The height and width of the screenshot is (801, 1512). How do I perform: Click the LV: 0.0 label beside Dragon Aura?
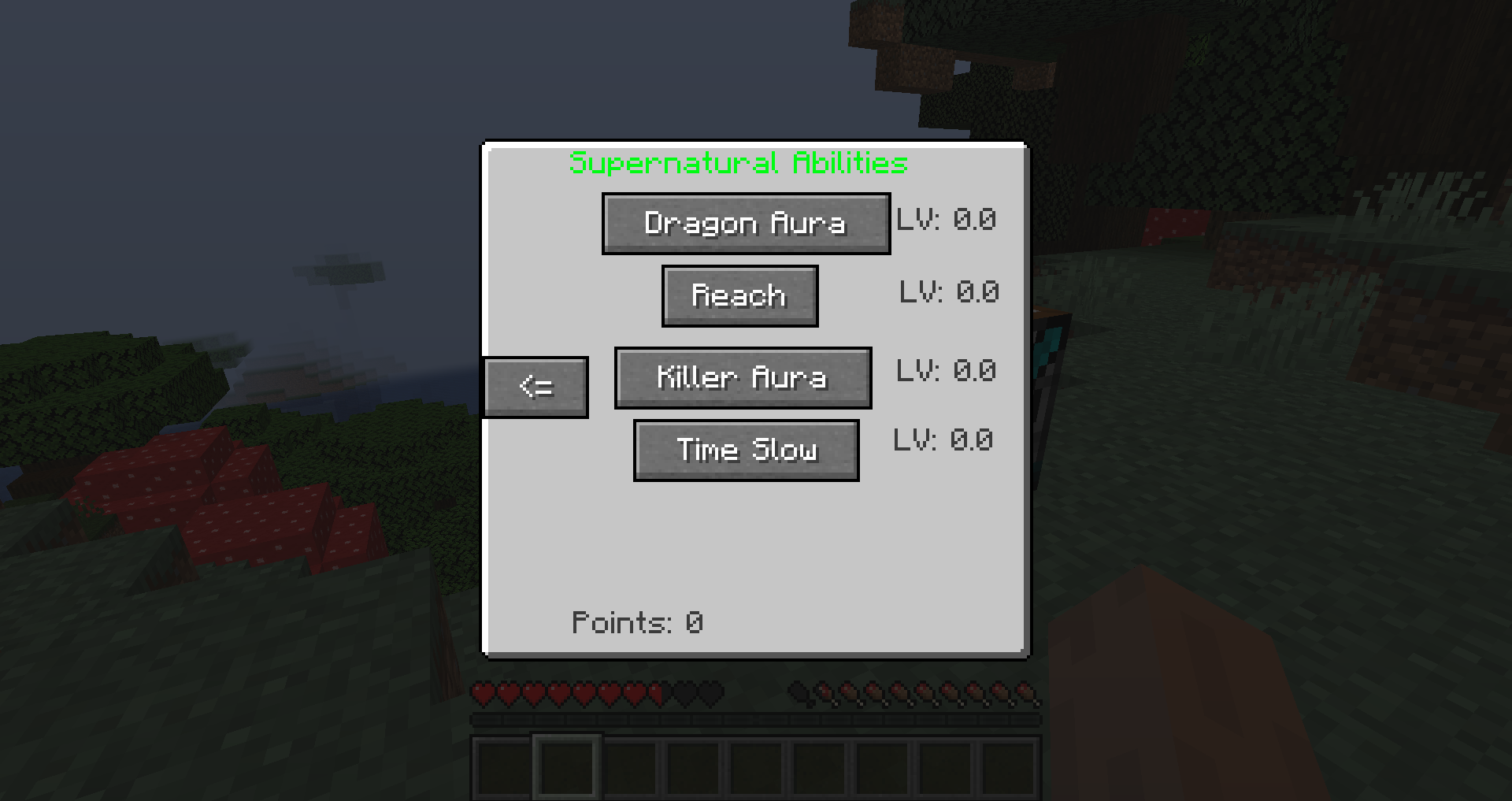point(947,221)
